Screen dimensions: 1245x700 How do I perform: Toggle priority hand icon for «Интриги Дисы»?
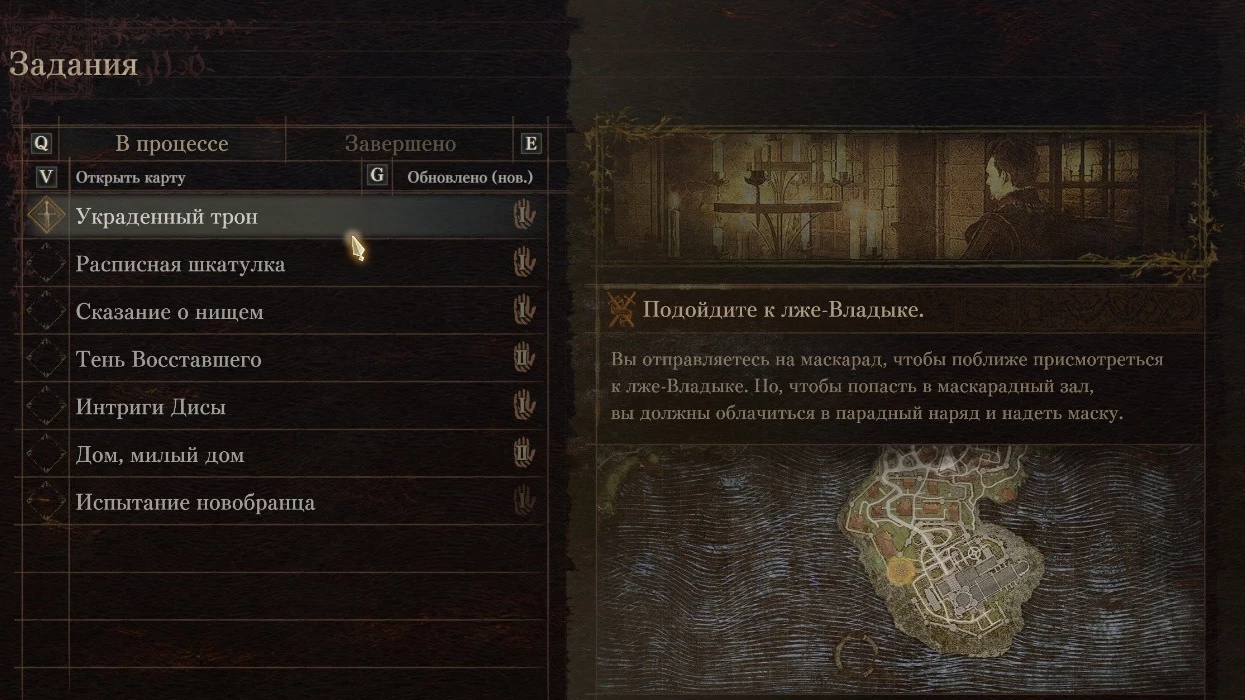coord(524,406)
